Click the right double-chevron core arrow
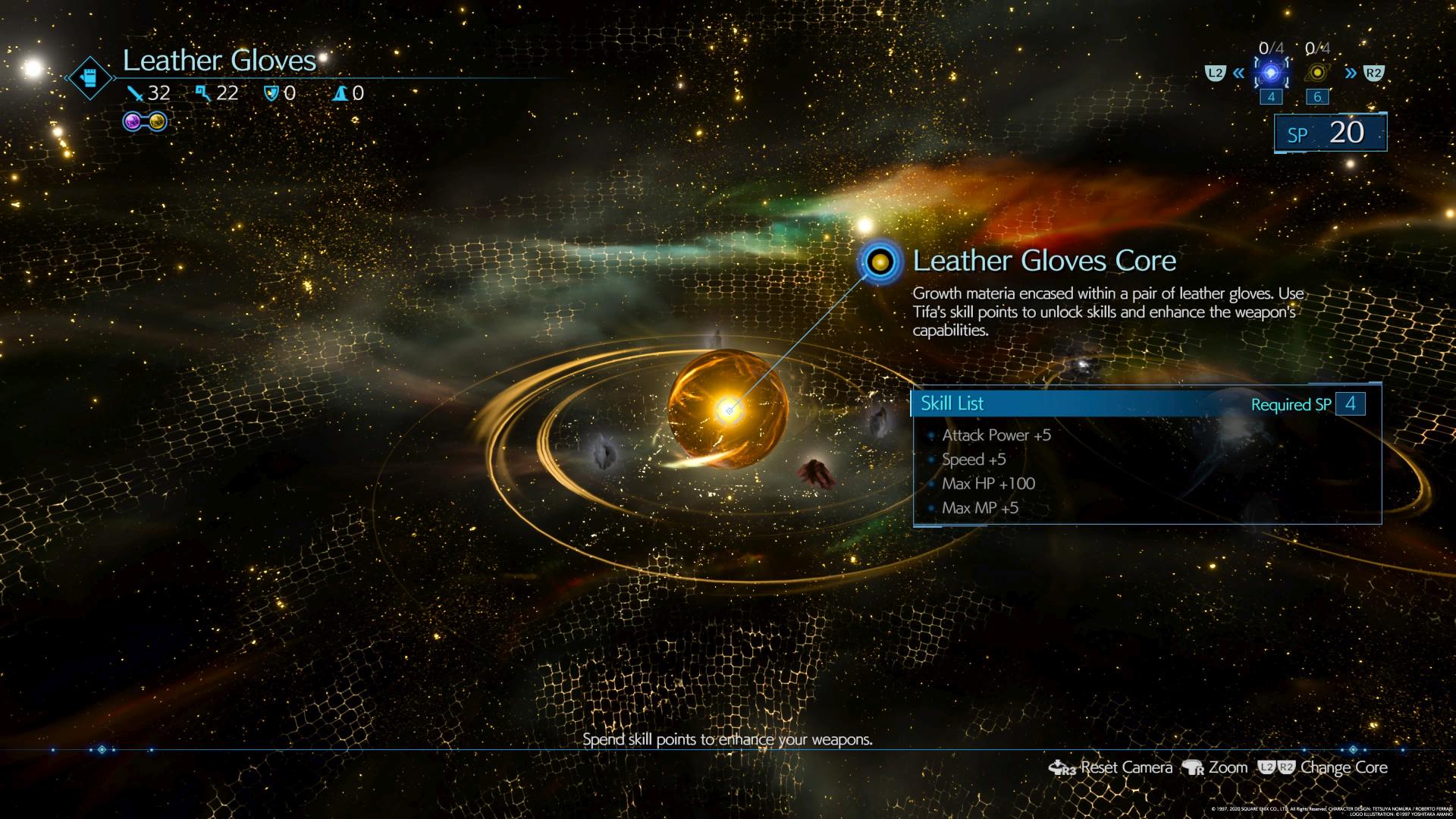Image resolution: width=1456 pixels, height=819 pixels. (x=1350, y=74)
